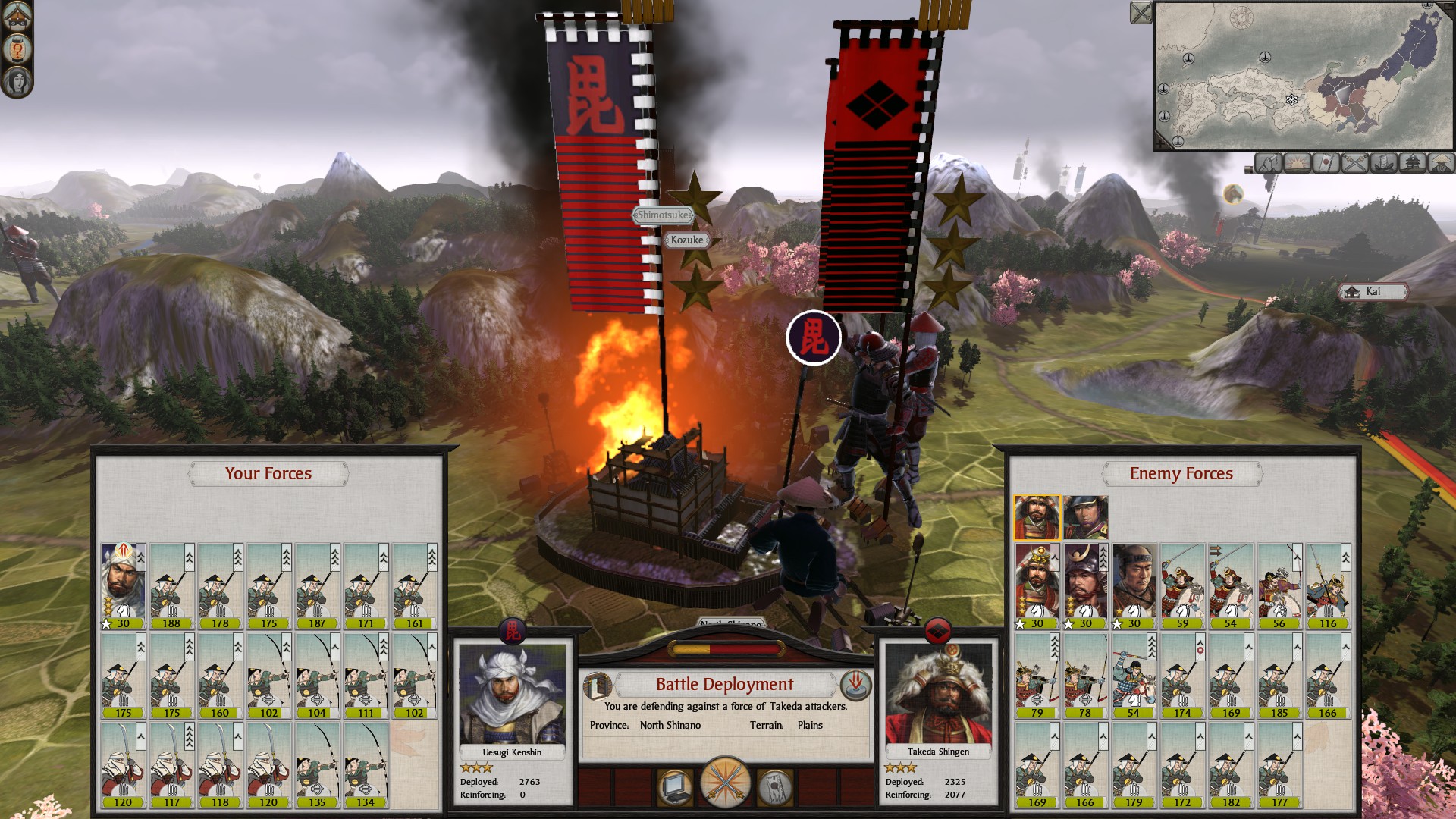Viewport: 1456px width, 819px height.
Task: Open the straw-hat agents list tab
Action: click(x=1441, y=163)
